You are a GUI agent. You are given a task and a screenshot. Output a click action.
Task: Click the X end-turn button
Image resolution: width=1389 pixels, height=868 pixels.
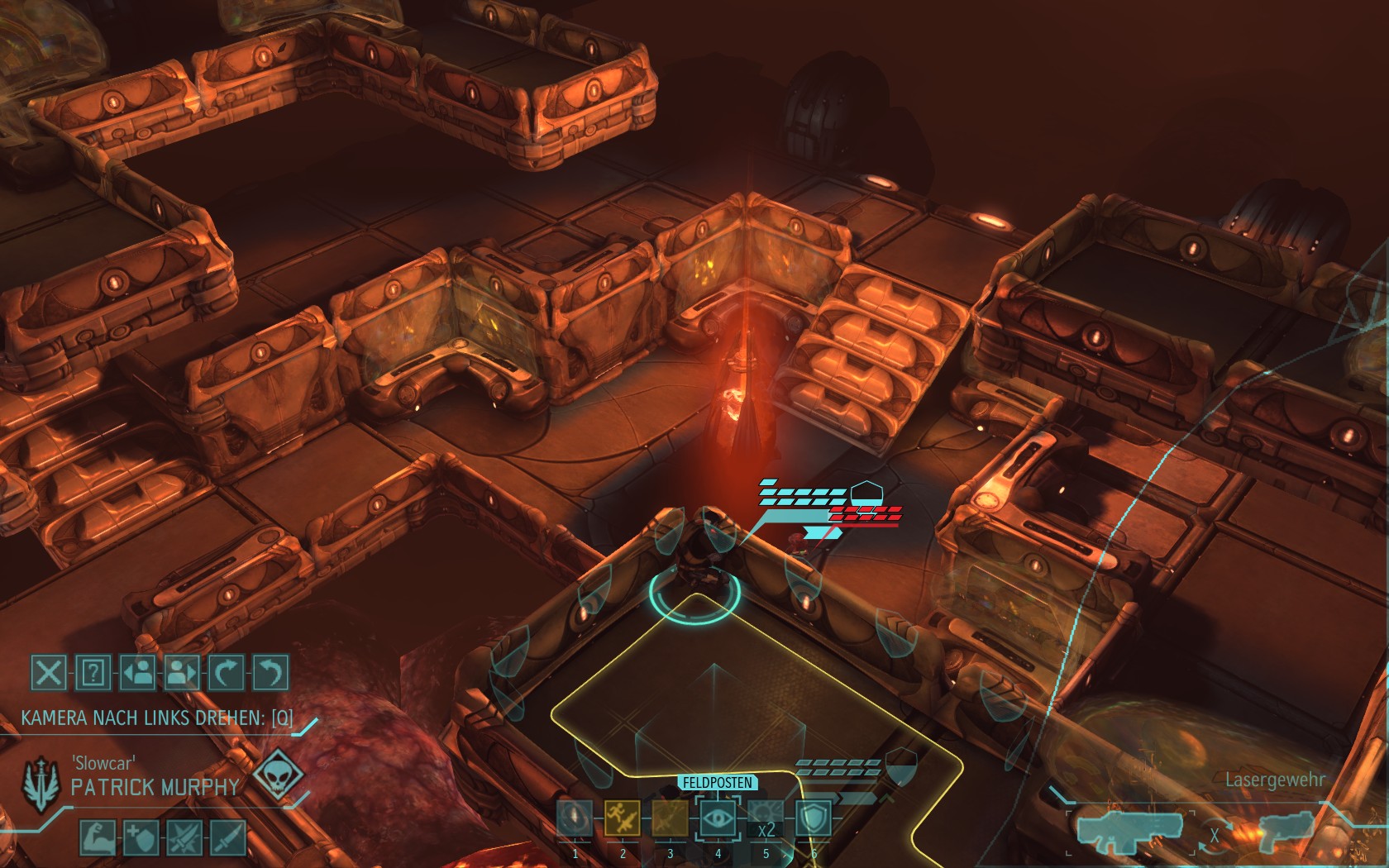pos(49,672)
